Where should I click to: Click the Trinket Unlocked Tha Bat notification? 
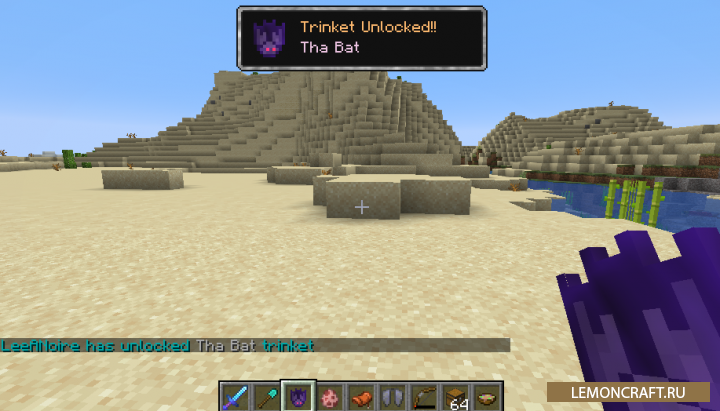click(361, 38)
